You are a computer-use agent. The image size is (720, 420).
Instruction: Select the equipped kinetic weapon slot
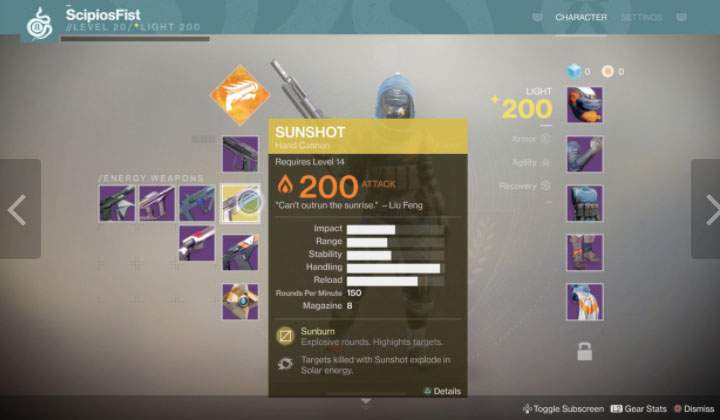point(240,153)
